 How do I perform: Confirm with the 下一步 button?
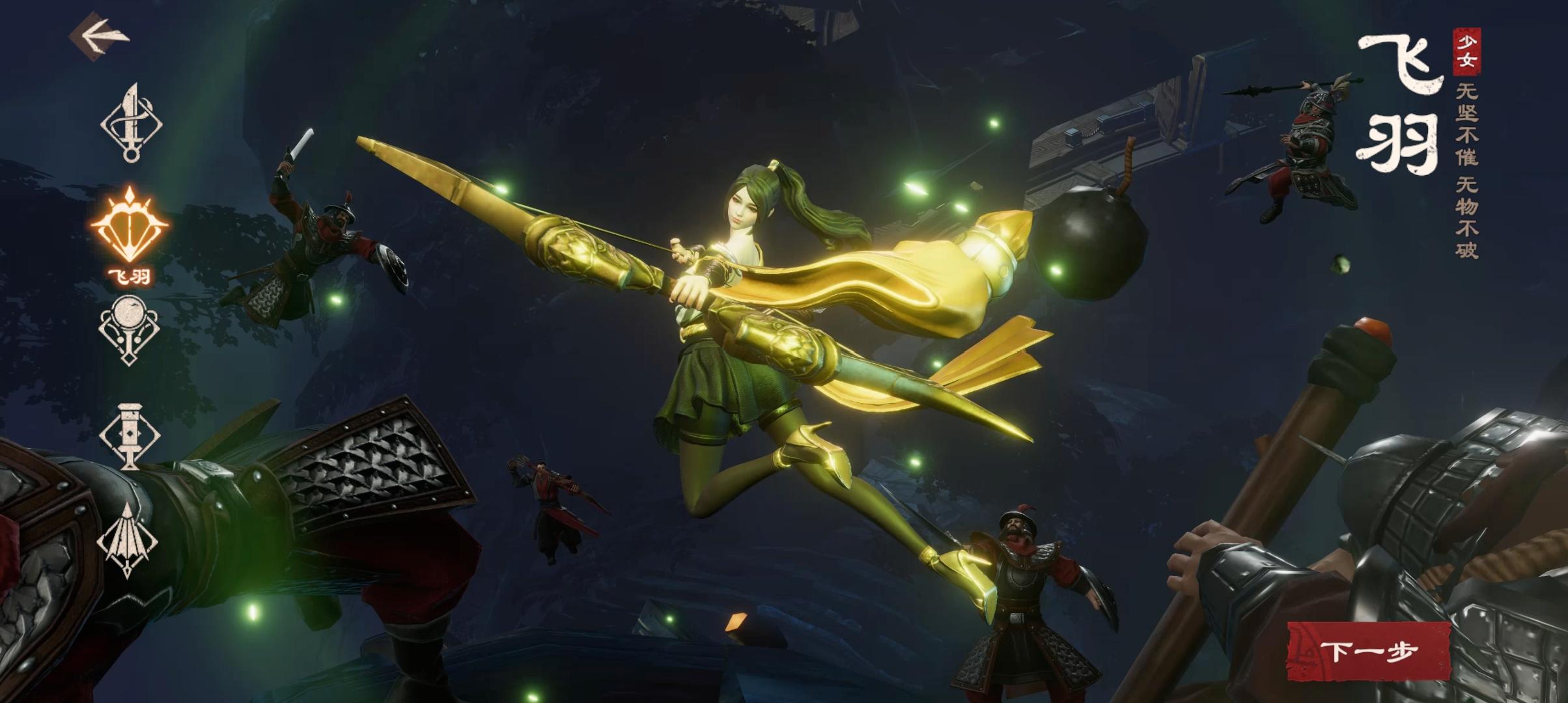1369,651
